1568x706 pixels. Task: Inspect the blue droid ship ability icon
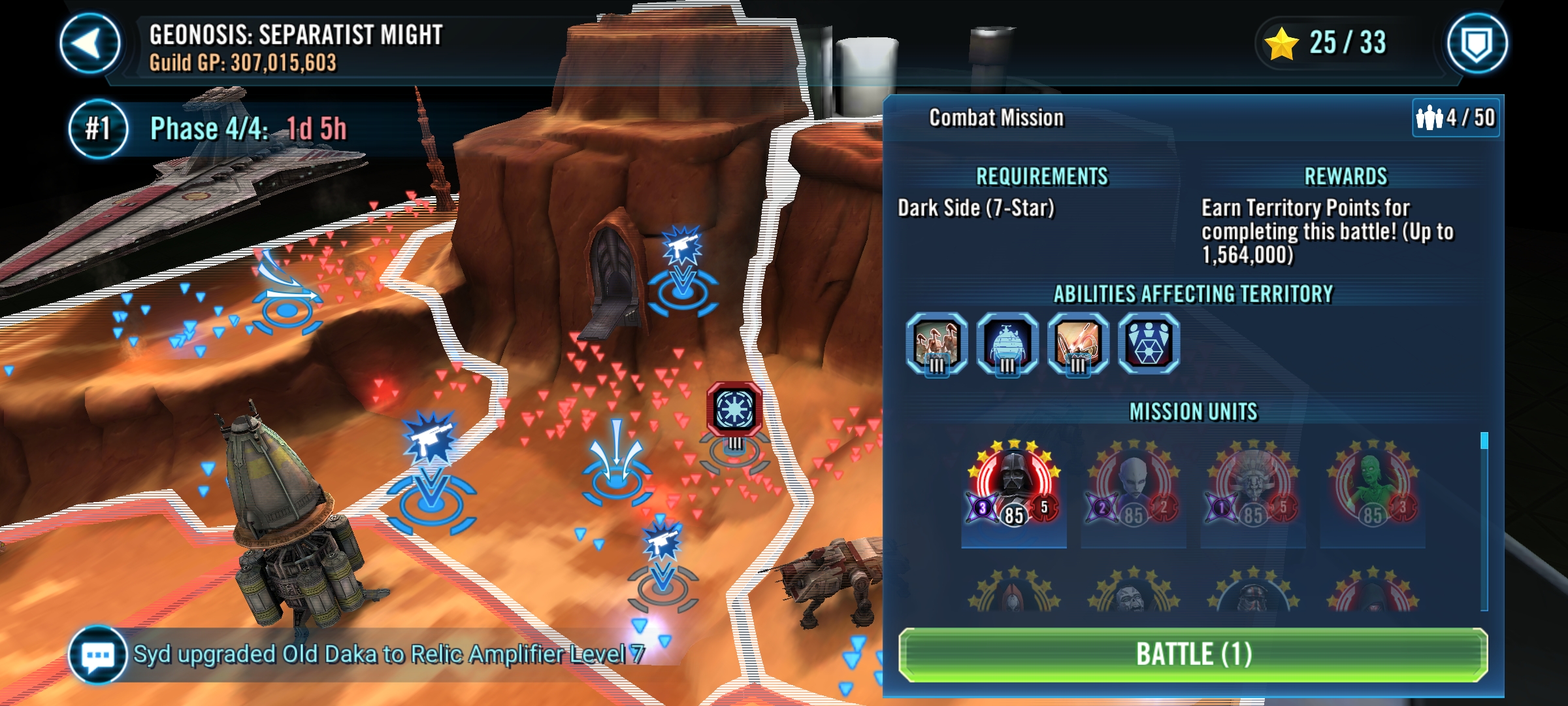1007,343
